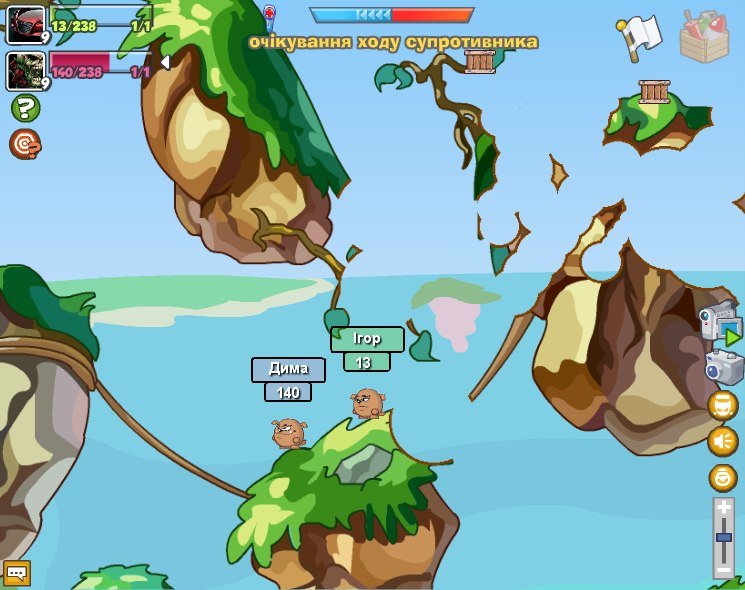The width and height of the screenshot is (745, 590).
Task: Click the orange target hint button
Action: click(x=25, y=145)
